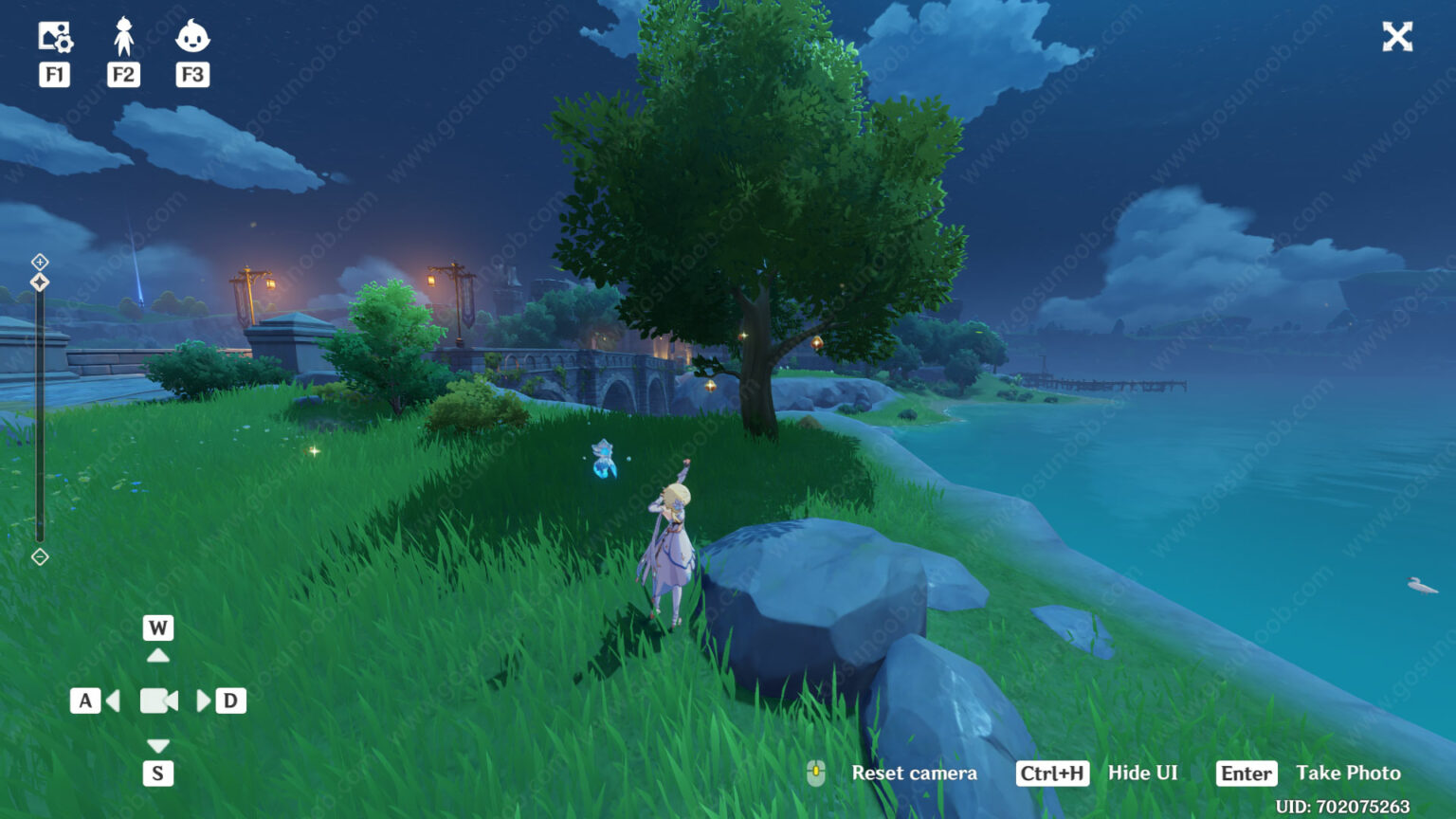Click the camera-right arrow

pyautogui.click(x=203, y=701)
